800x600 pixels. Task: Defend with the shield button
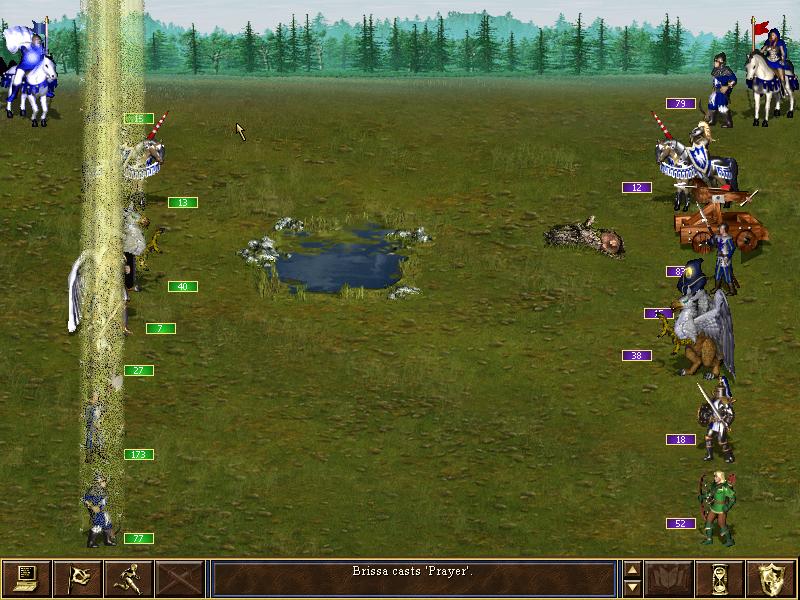pos(771,578)
